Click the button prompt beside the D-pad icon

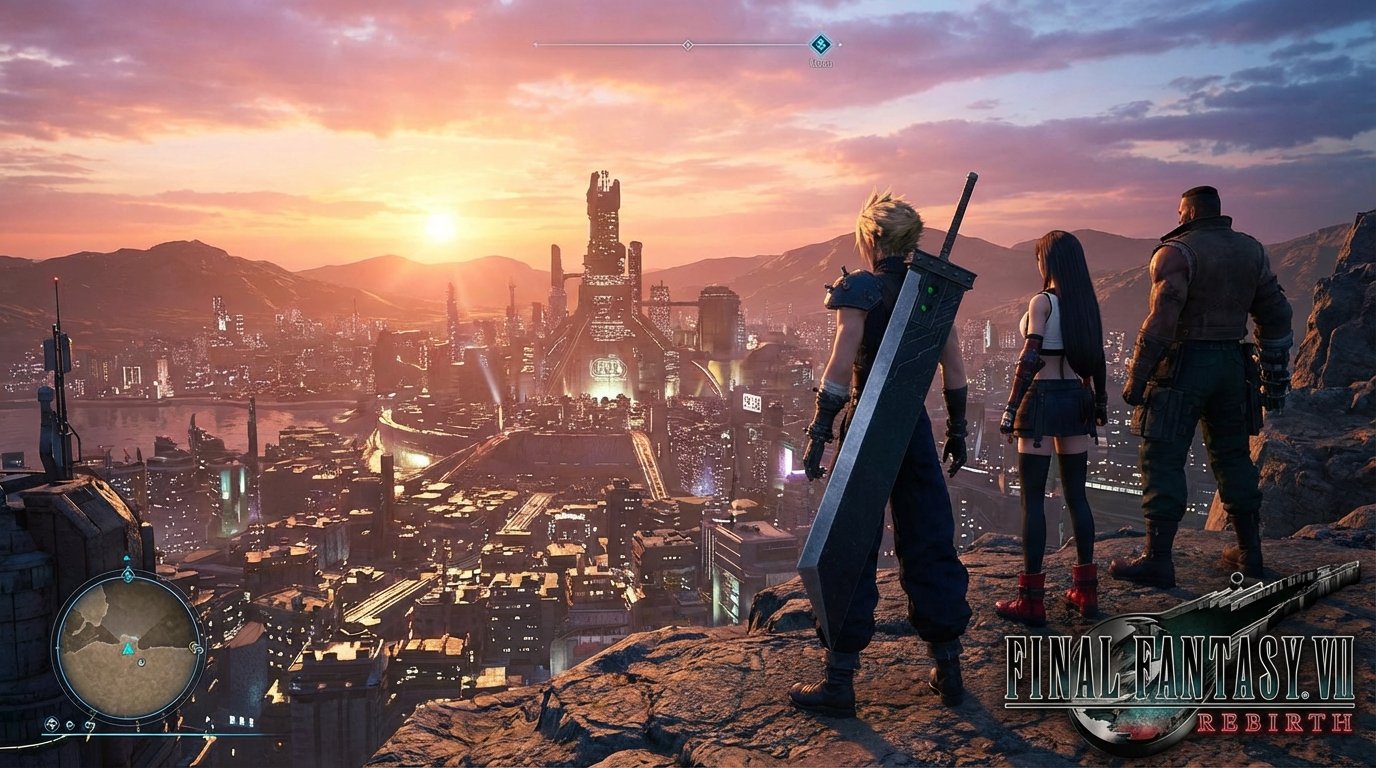(x=68, y=724)
